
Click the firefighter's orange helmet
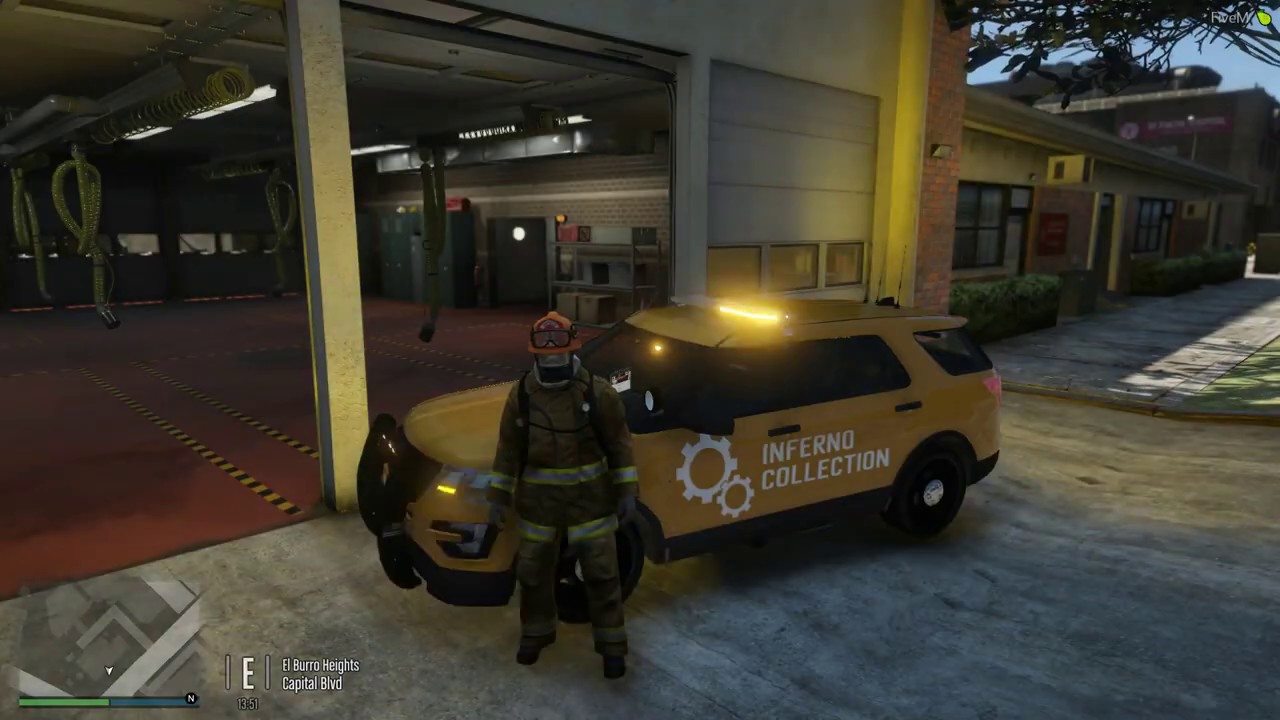[x=552, y=330]
